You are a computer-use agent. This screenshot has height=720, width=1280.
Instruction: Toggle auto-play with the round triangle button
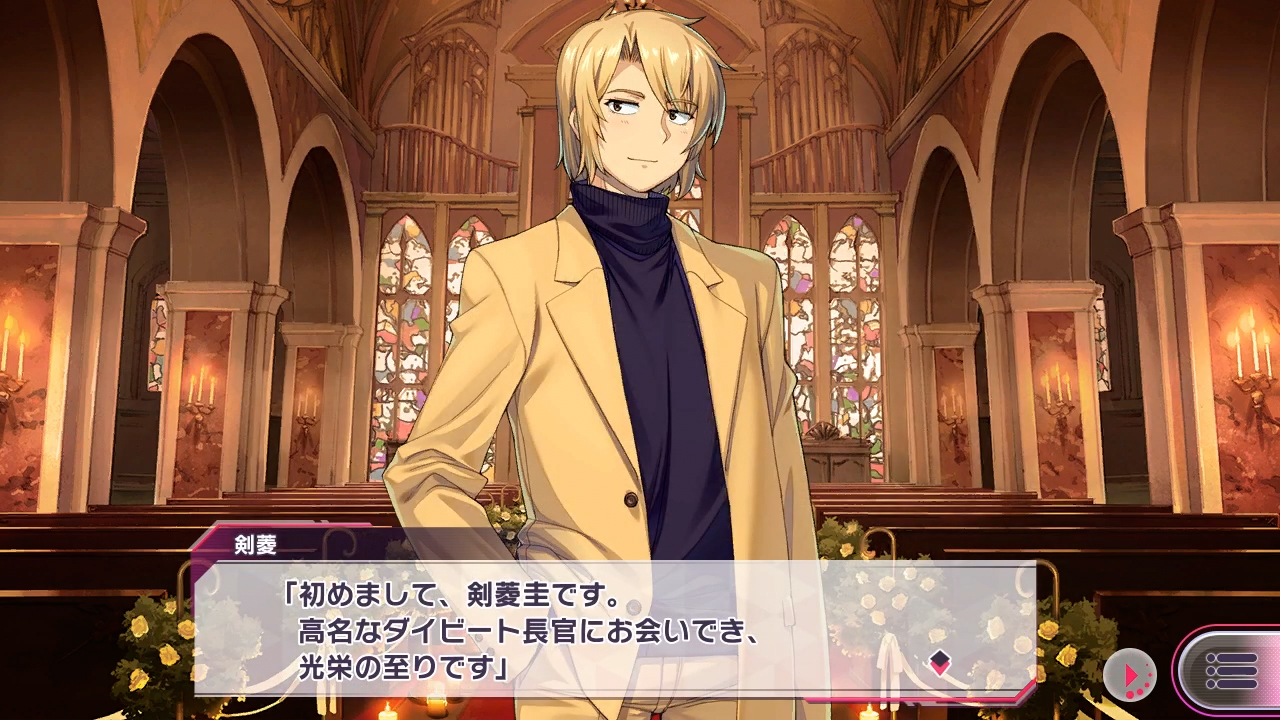(x=1130, y=674)
